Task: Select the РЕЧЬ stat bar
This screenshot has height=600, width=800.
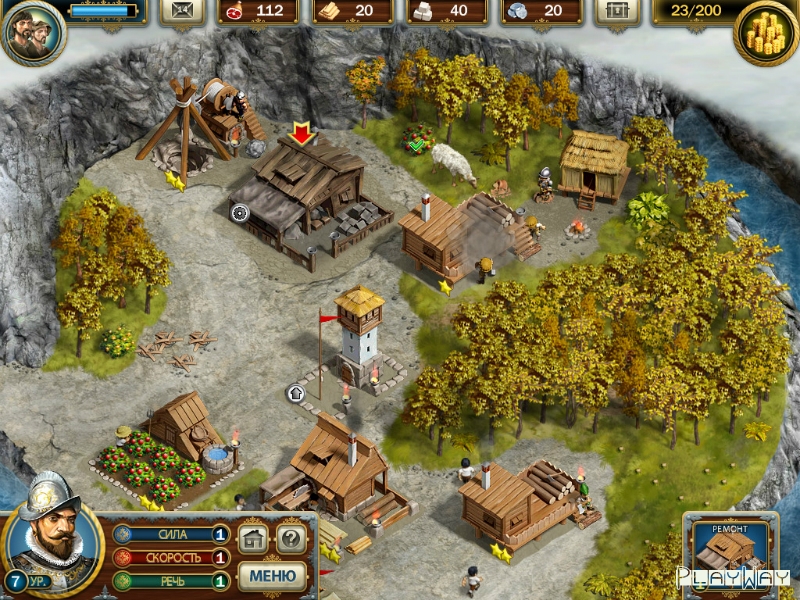Action: click(170, 581)
